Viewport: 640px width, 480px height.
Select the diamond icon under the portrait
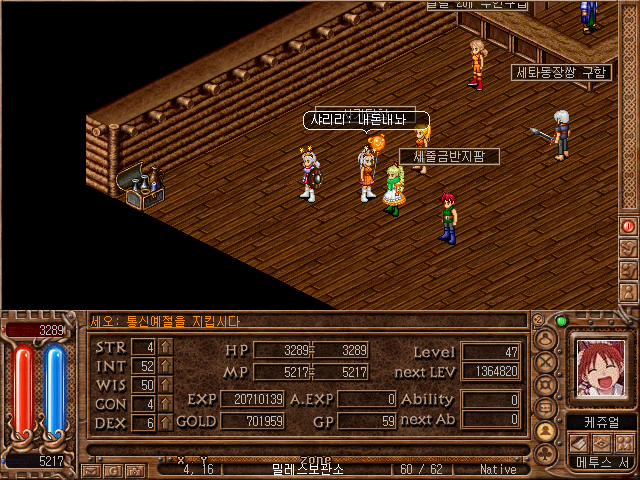tap(602, 442)
